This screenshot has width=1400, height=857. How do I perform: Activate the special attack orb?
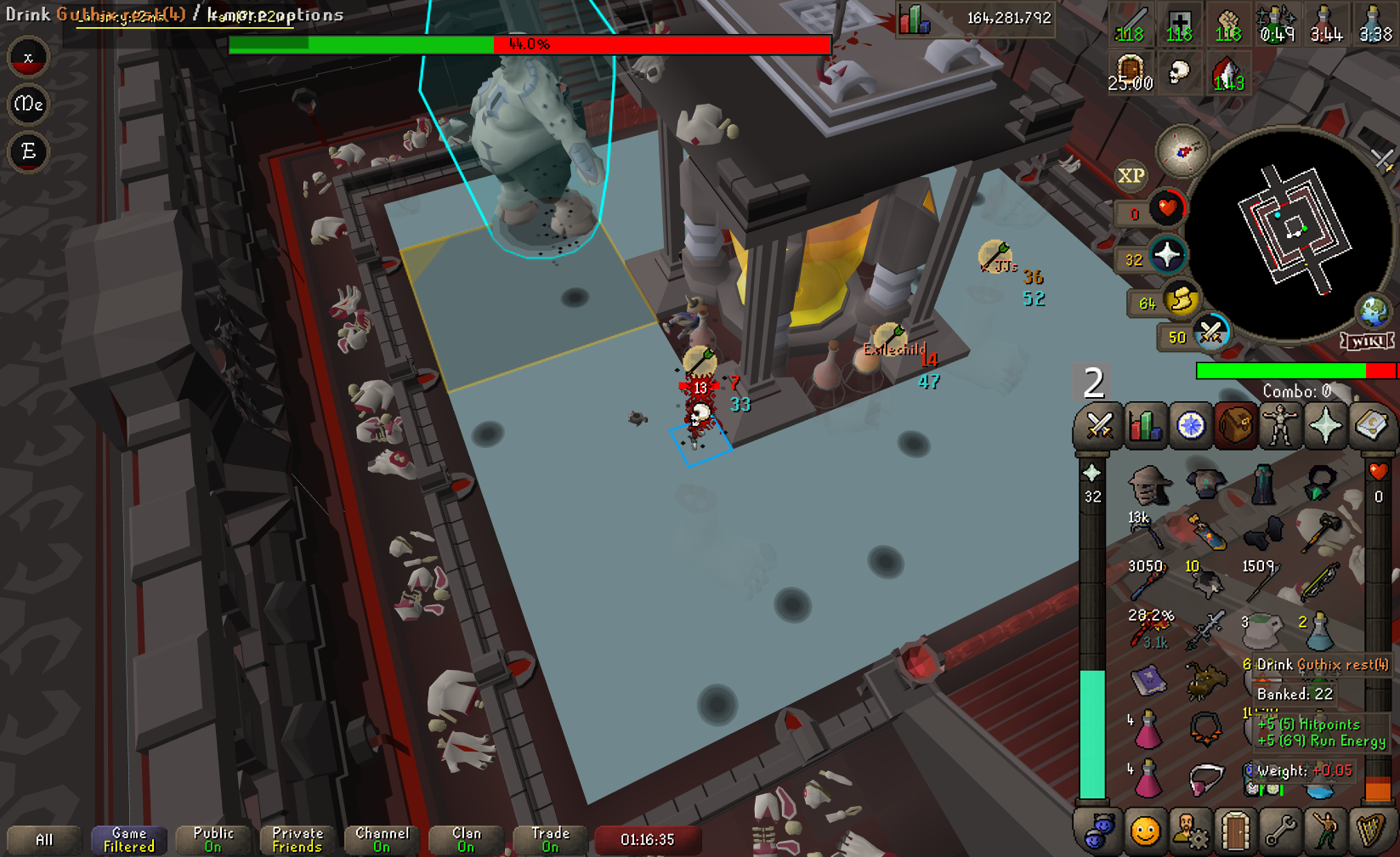(x=1210, y=332)
